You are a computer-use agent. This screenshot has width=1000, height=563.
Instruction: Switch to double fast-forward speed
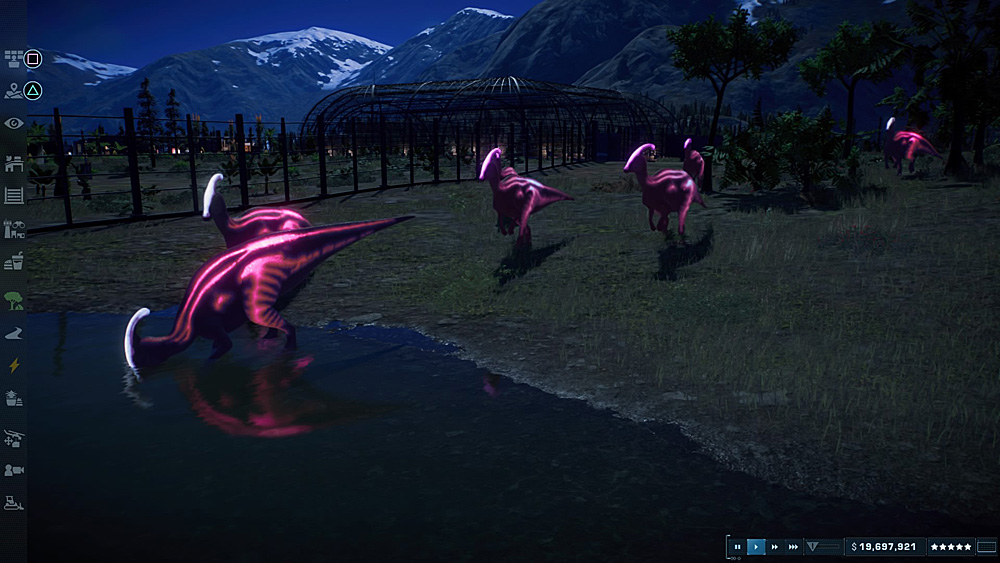tap(774, 547)
